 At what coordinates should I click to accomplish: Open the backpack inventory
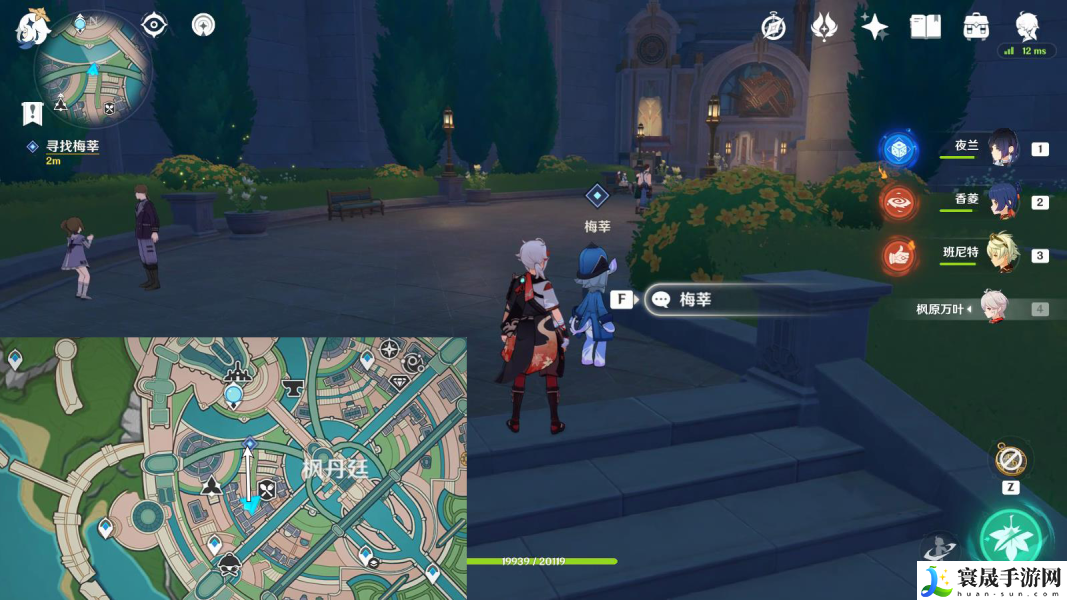click(x=976, y=27)
